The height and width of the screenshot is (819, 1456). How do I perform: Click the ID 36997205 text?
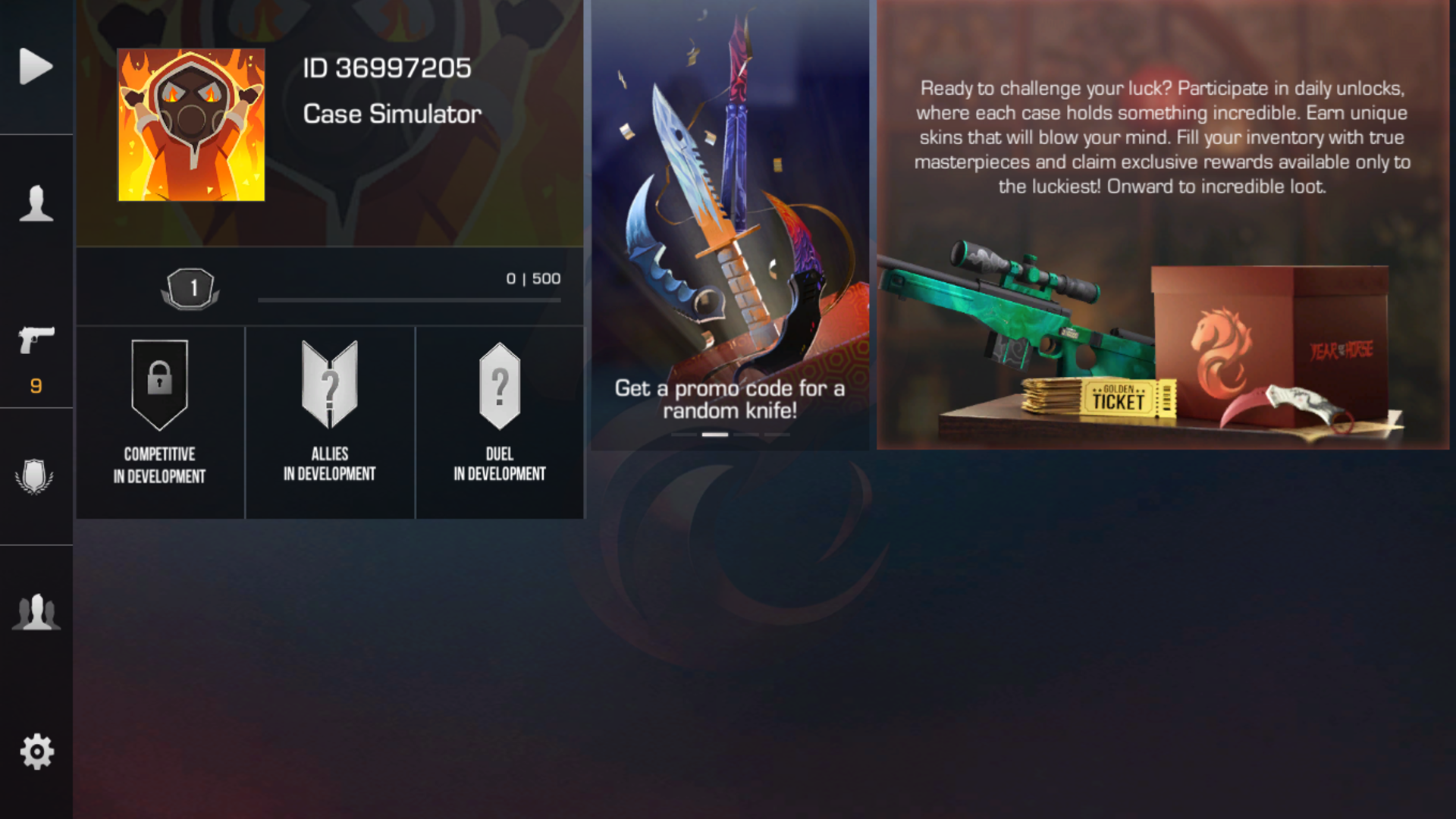tap(387, 67)
